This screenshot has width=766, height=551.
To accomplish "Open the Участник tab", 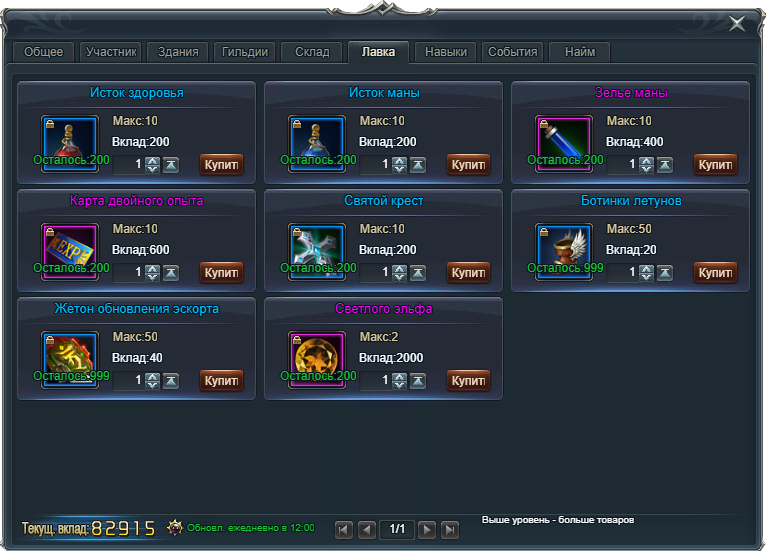I will pos(110,52).
